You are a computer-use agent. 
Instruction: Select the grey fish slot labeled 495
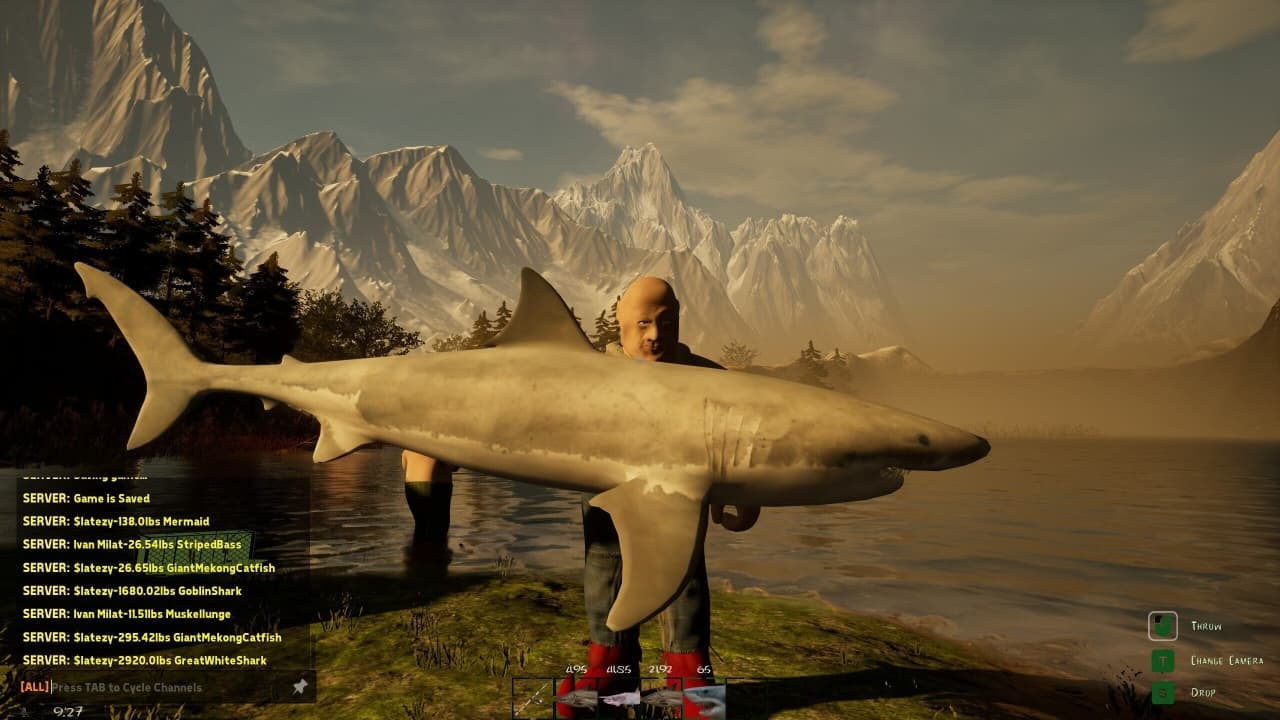pyautogui.click(x=576, y=698)
